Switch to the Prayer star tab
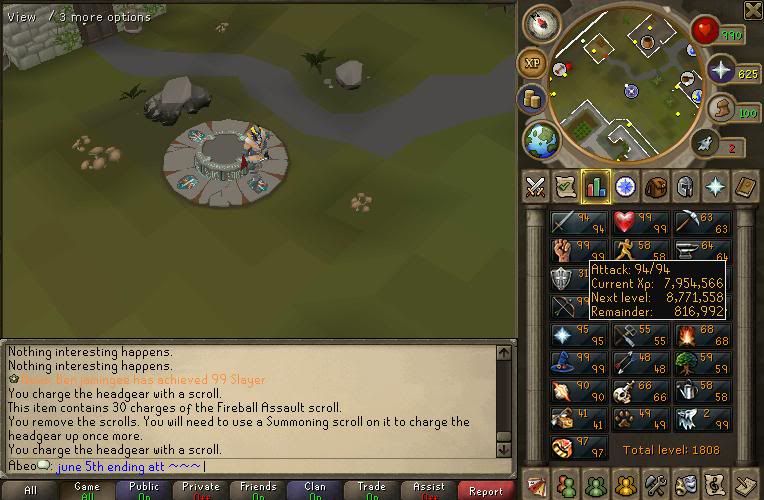The image size is (764, 500). [x=716, y=186]
